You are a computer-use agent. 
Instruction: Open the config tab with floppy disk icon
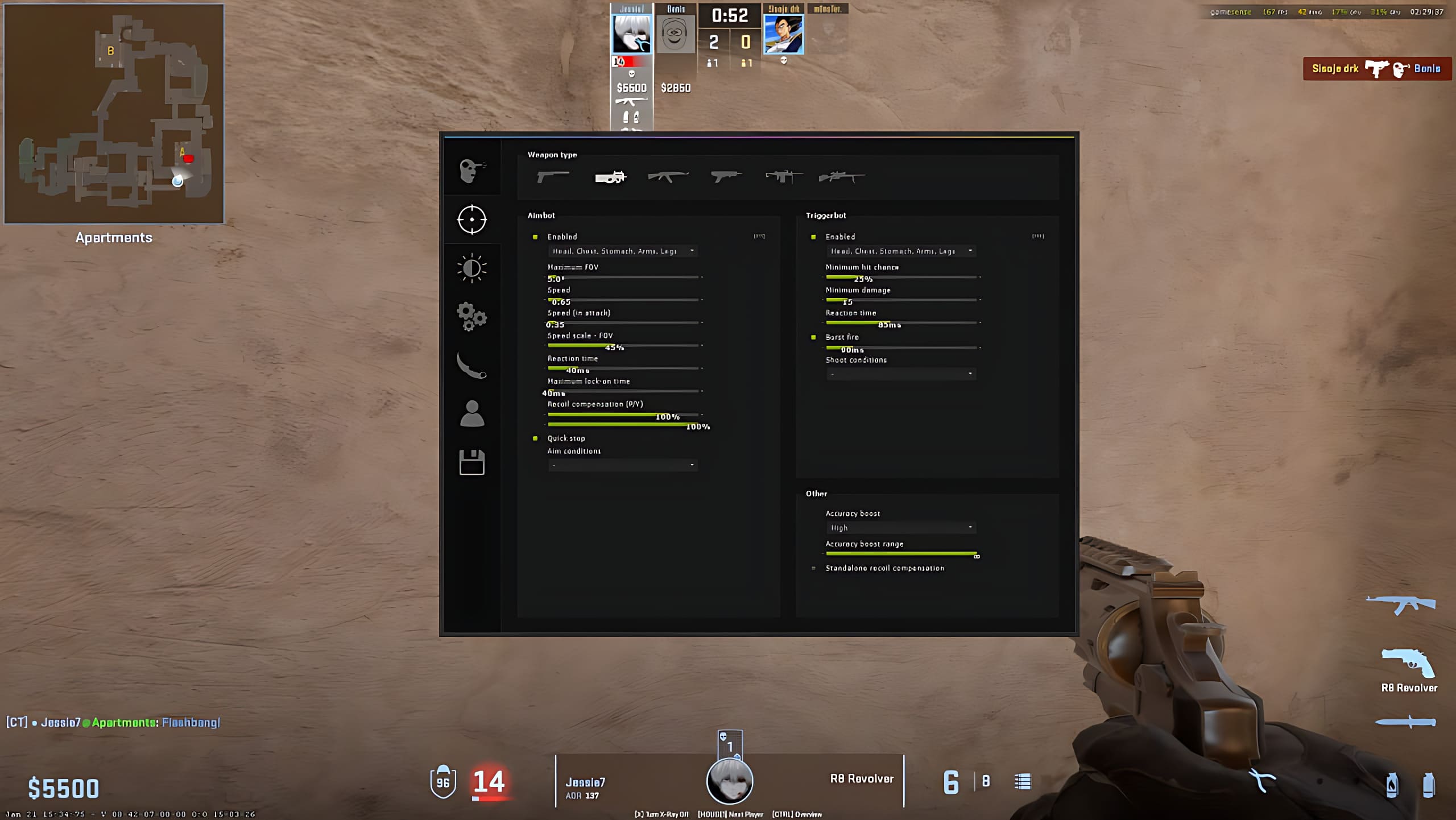pyautogui.click(x=471, y=463)
